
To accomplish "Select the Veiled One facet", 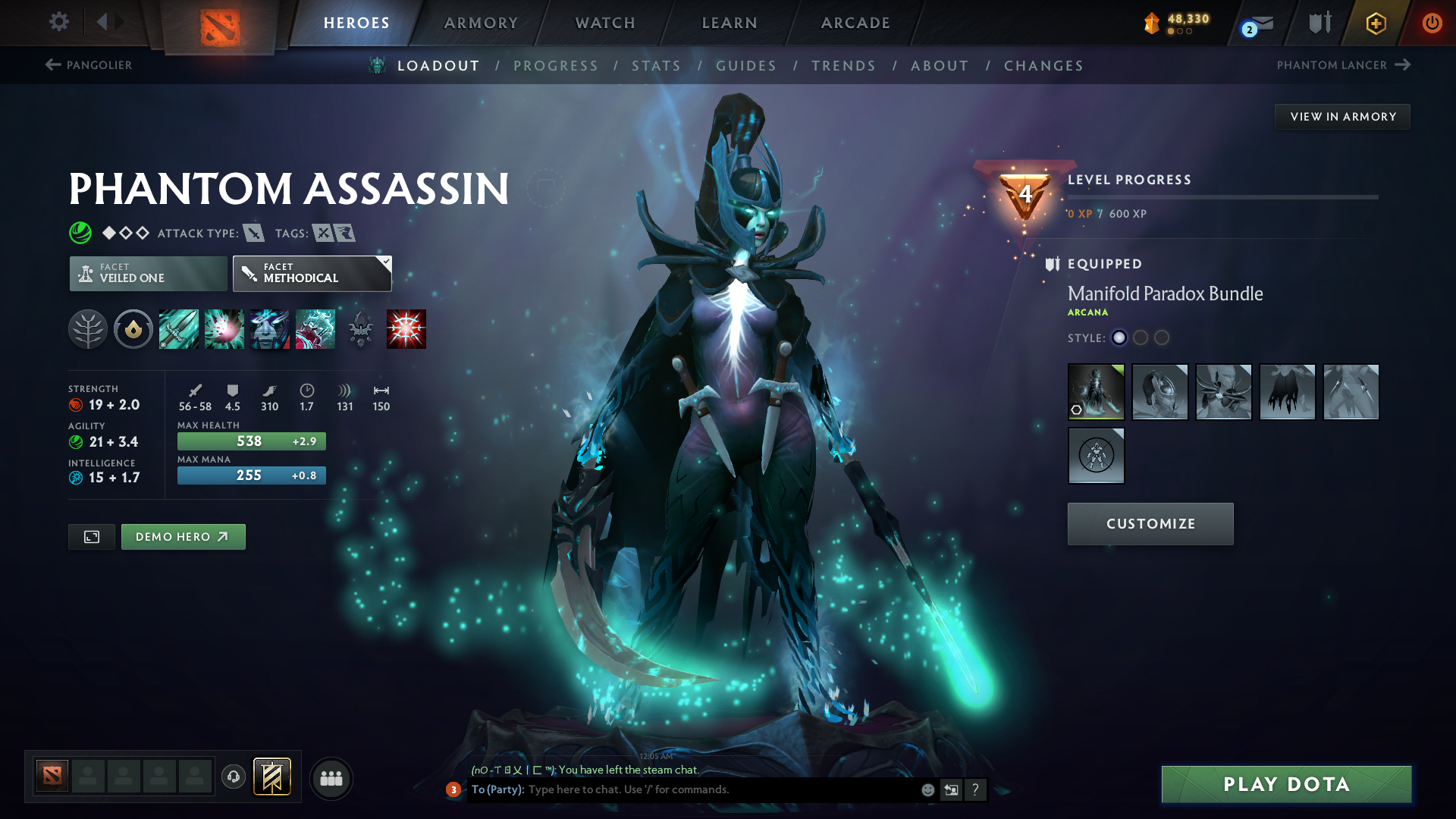I will coord(147,273).
